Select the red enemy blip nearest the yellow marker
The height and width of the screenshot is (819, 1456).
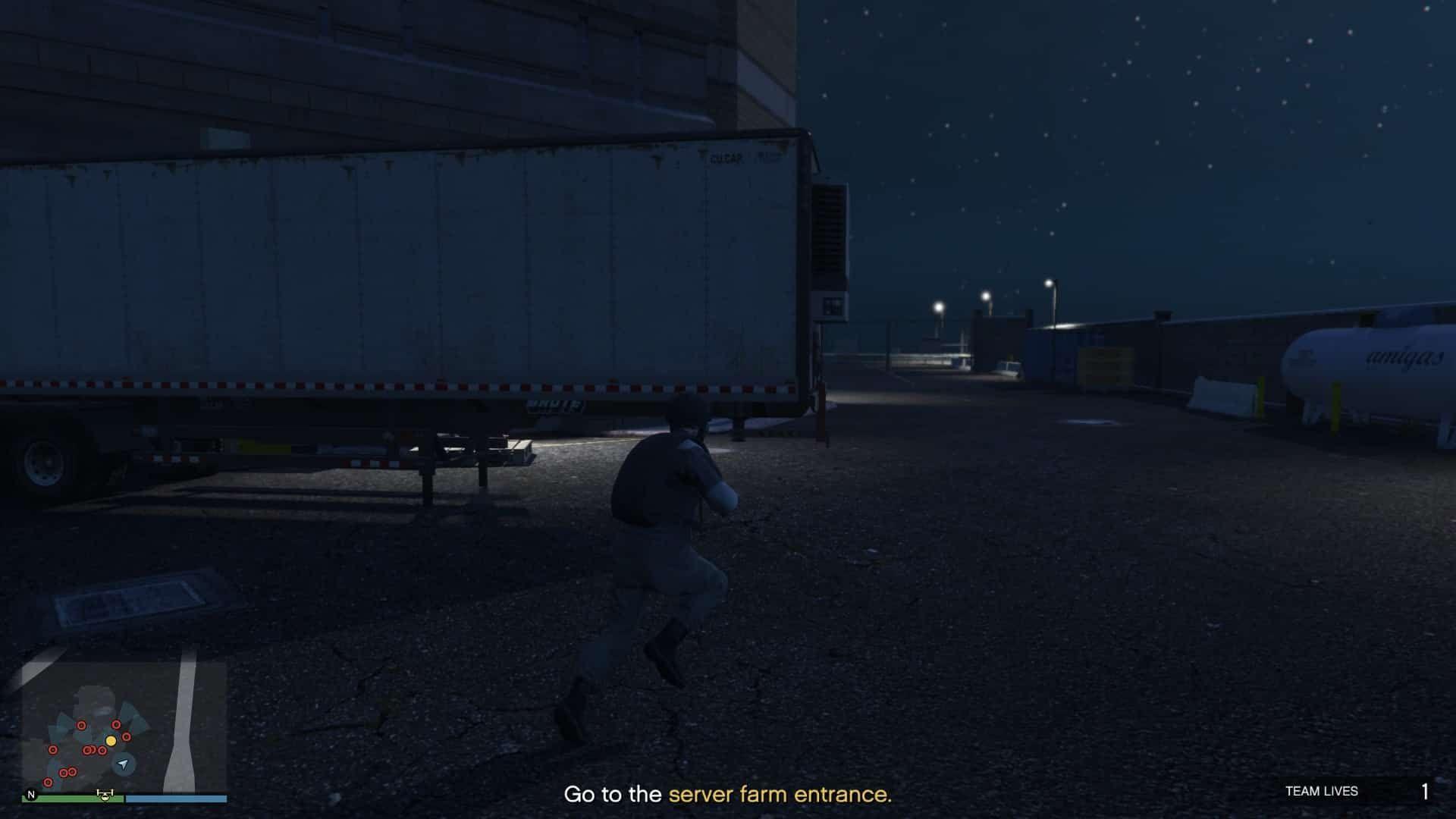[126, 737]
